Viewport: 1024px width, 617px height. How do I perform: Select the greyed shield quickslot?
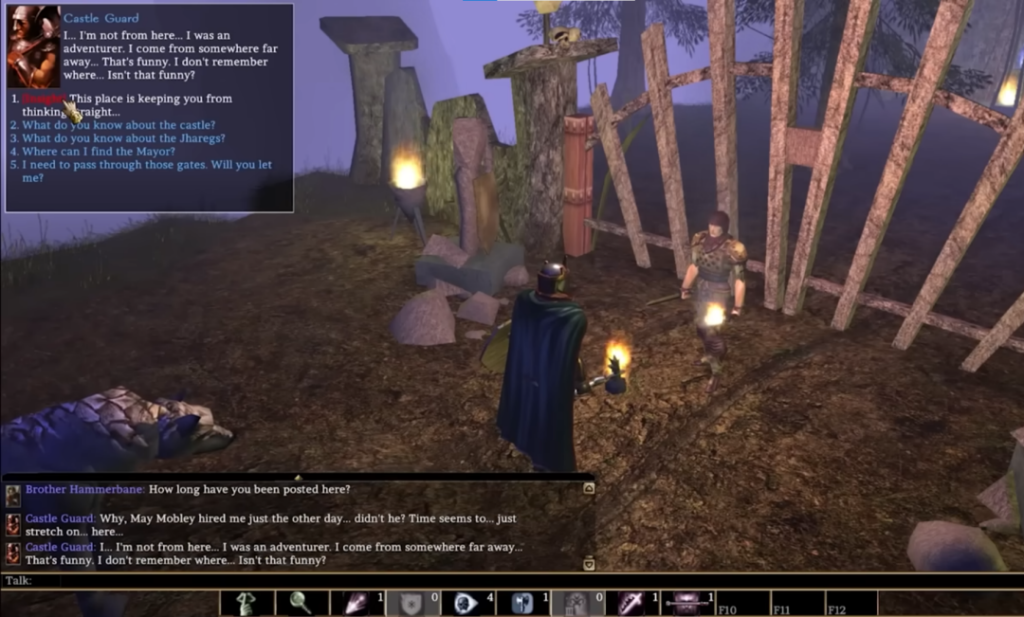point(411,603)
